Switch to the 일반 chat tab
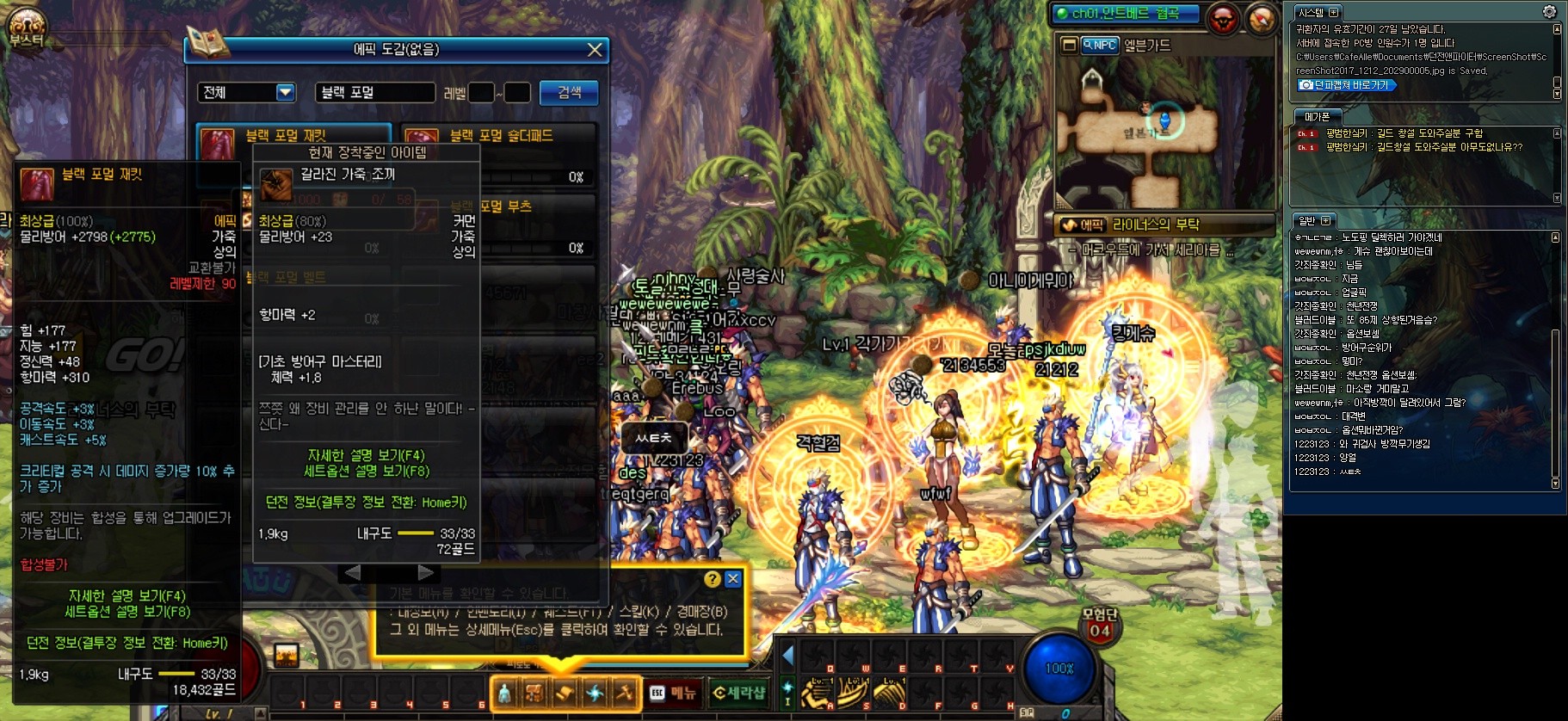The width and height of the screenshot is (1568, 721). point(1307,220)
